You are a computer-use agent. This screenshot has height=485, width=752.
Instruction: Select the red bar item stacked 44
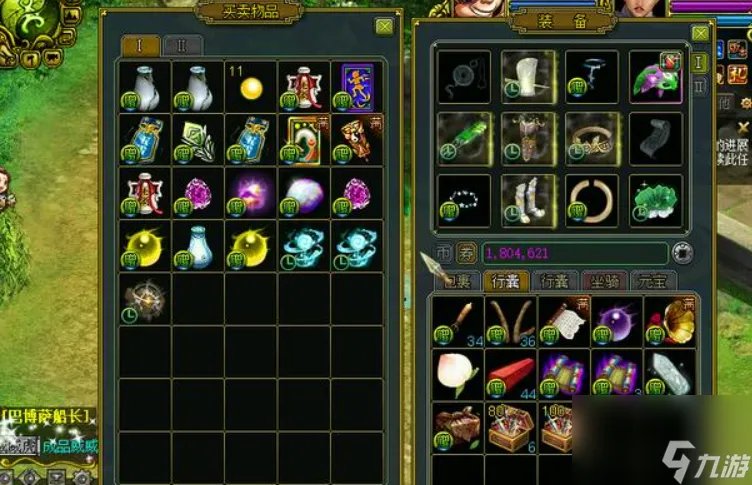click(511, 374)
